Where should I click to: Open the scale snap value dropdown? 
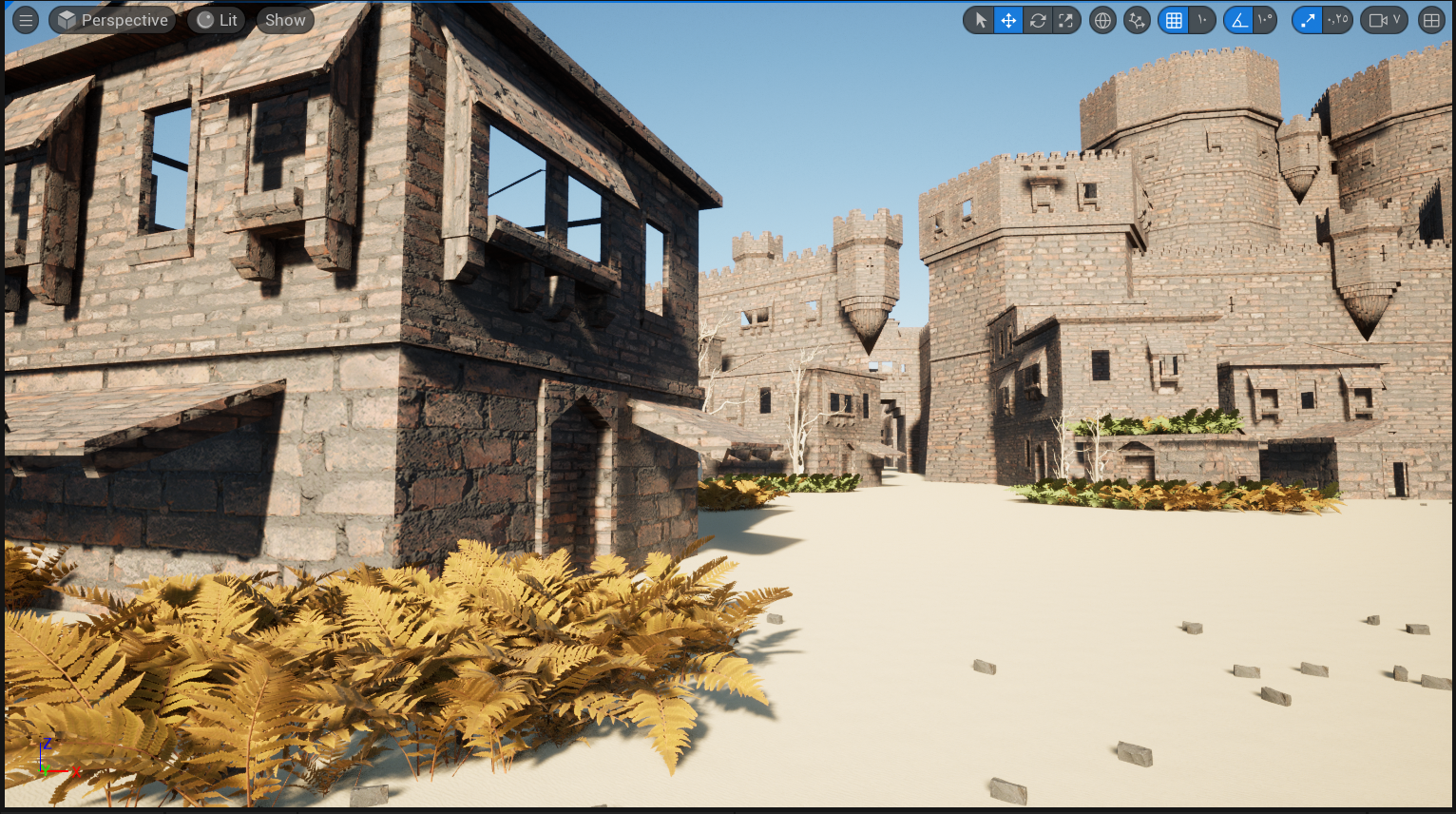coord(1337,20)
